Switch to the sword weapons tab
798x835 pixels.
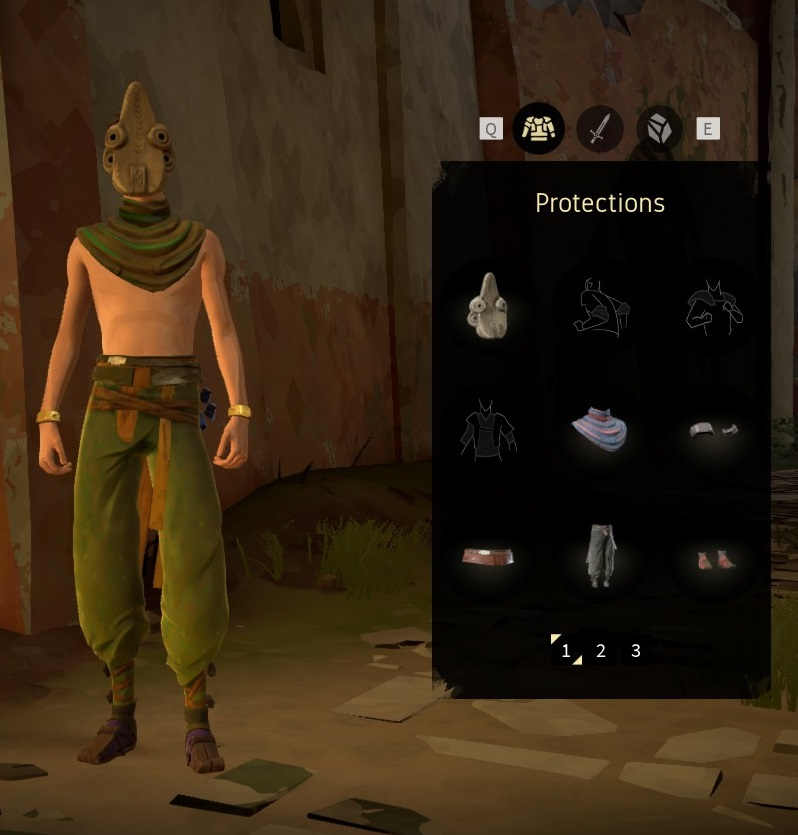pos(599,129)
